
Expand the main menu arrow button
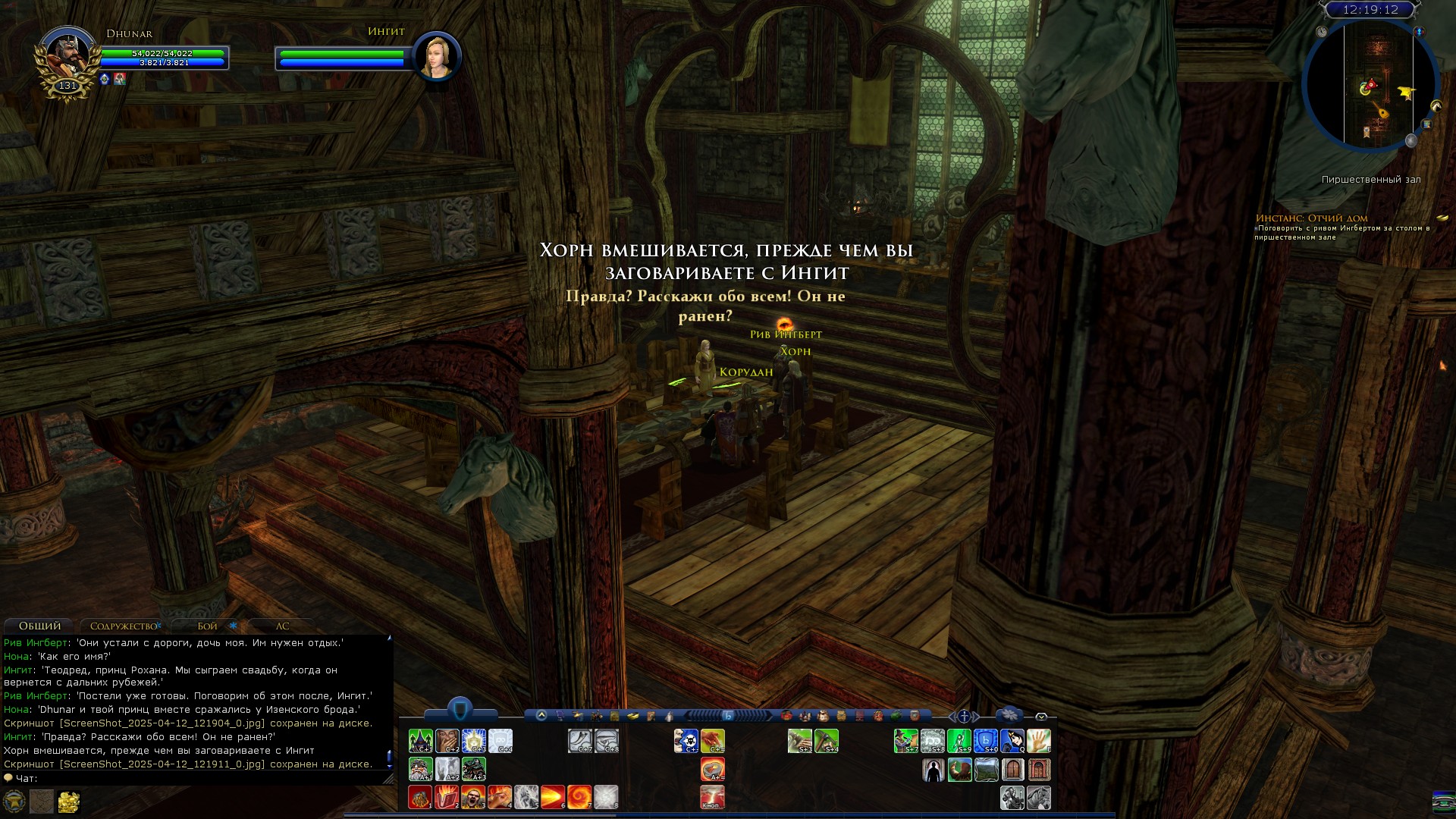point(541,715)
